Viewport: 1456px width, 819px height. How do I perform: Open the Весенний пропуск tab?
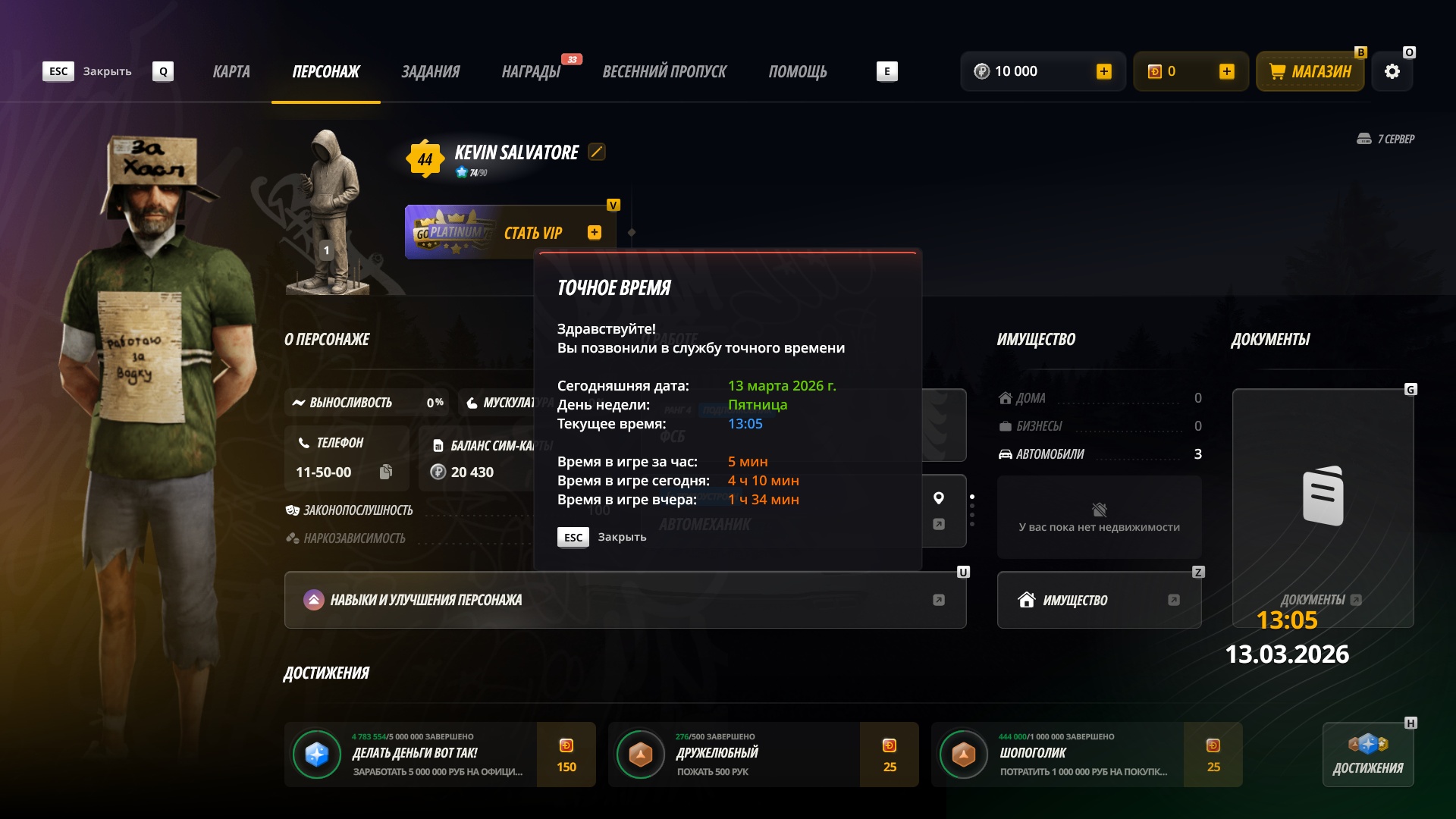664,72
